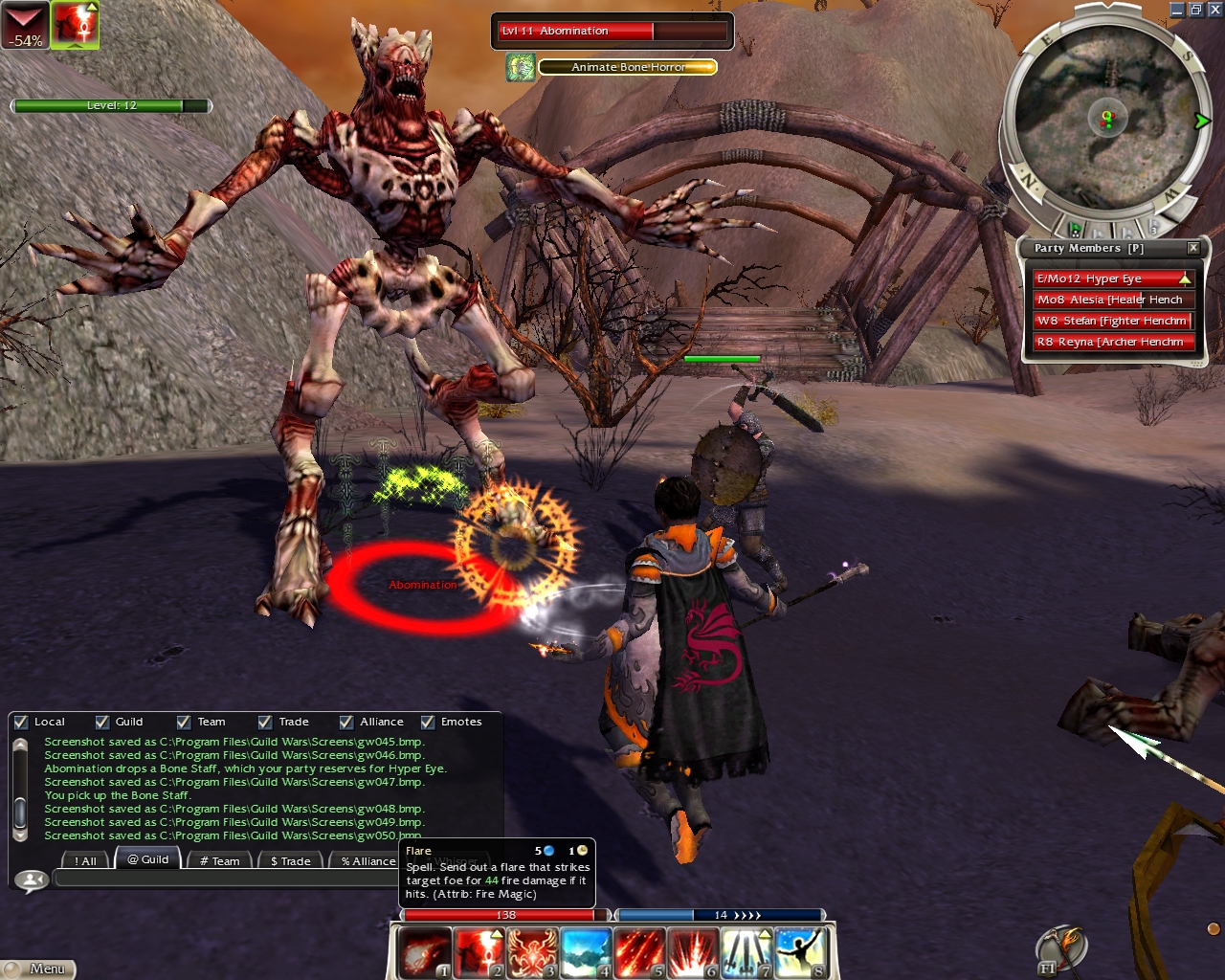Switch to the Team chat channel tab
This screenshot has width=1225, height=980.
pyautogui.click(x=220, y=860)
